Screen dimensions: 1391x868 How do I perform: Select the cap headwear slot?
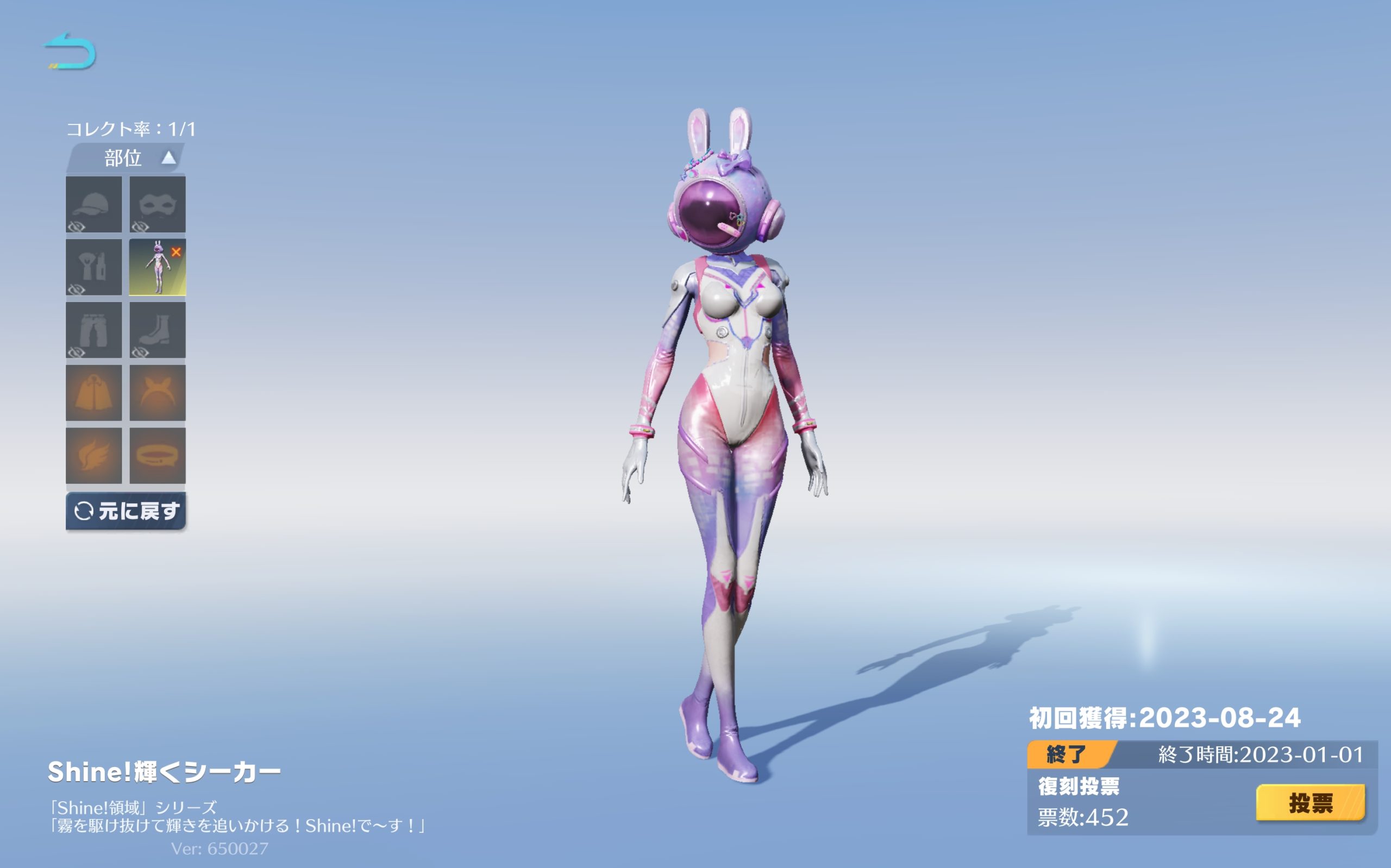point(93,204)
